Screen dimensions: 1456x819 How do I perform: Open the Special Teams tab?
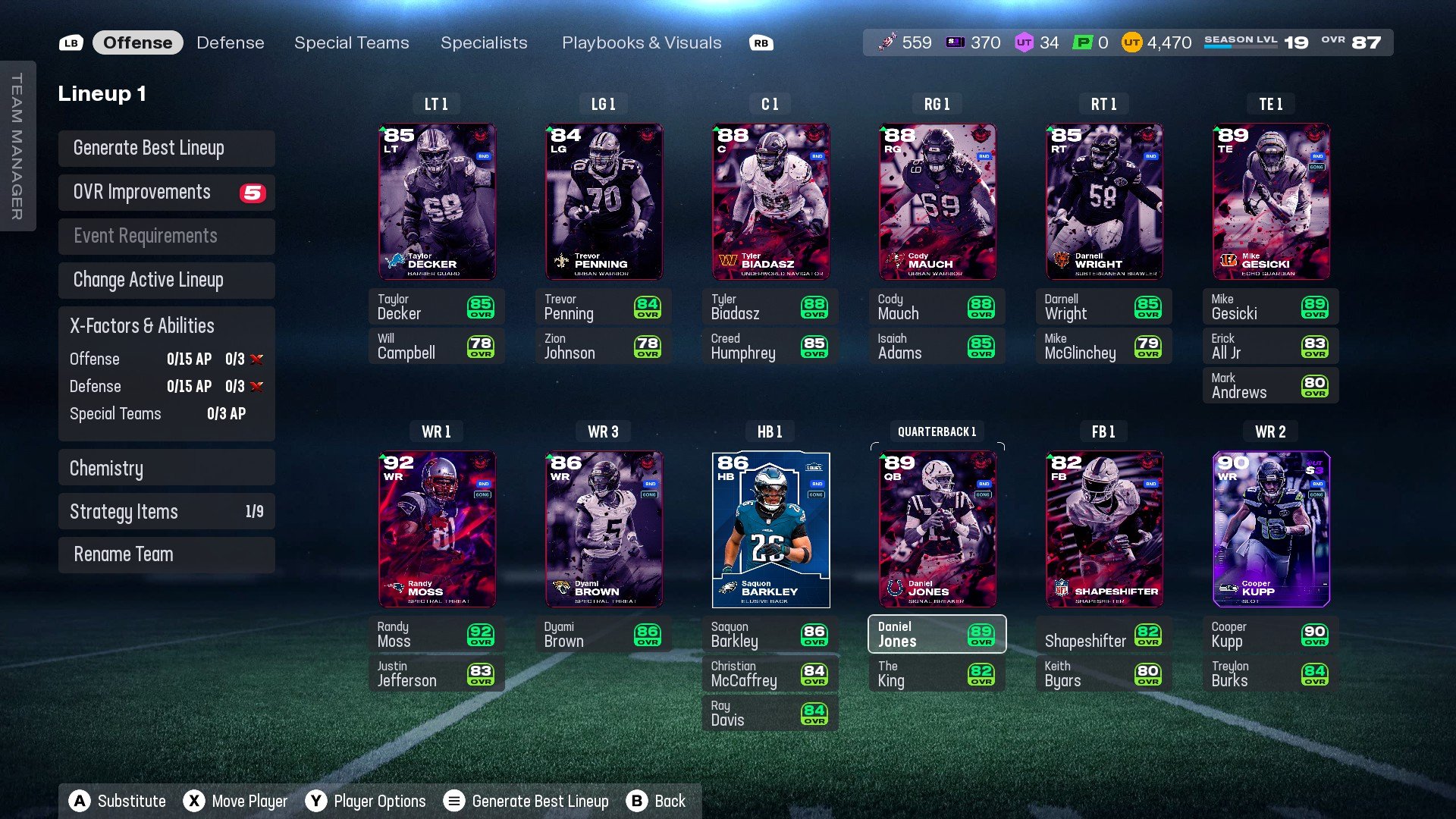[x=351, y=43]
